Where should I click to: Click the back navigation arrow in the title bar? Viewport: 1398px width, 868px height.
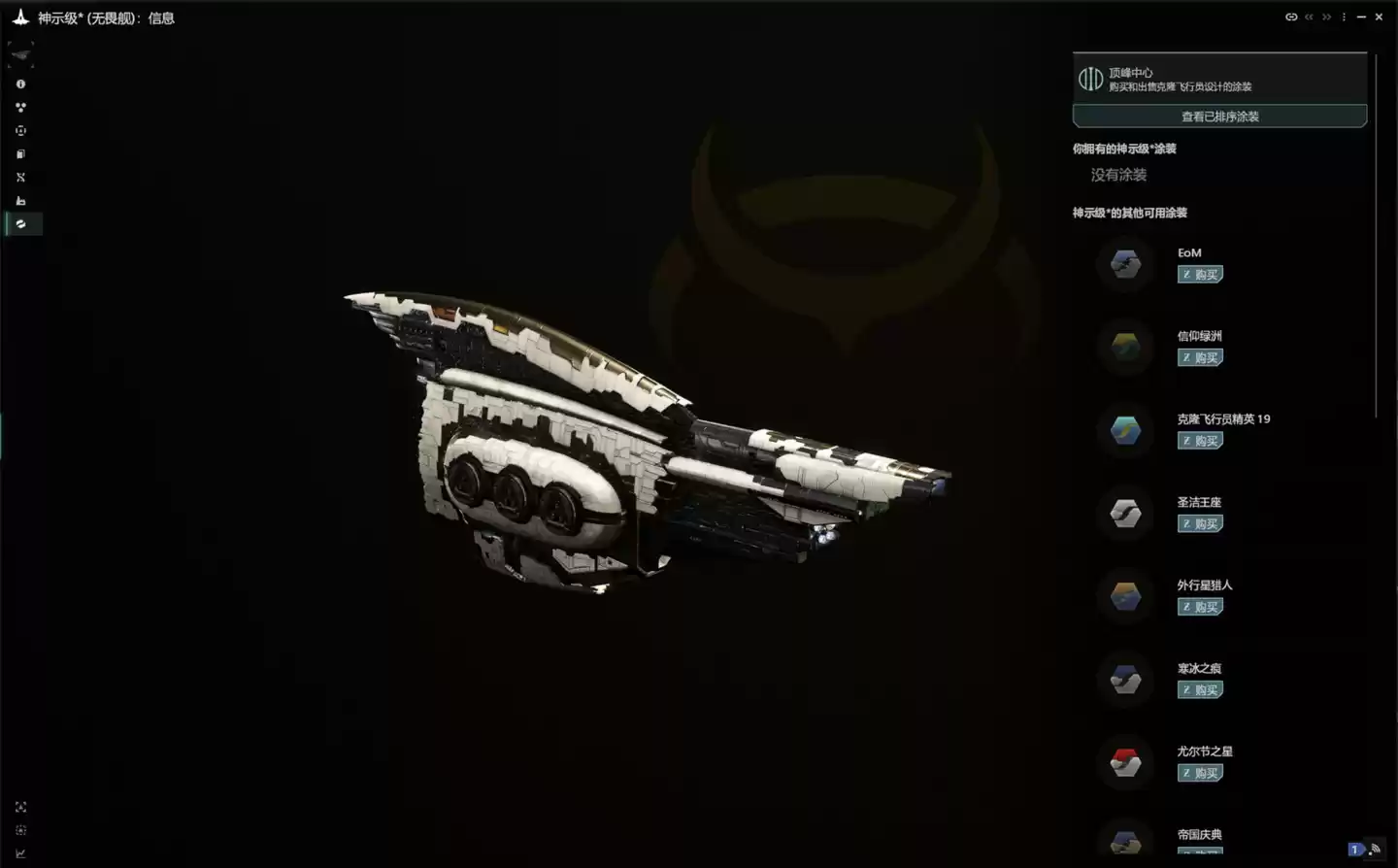(x=1308, y=17)
